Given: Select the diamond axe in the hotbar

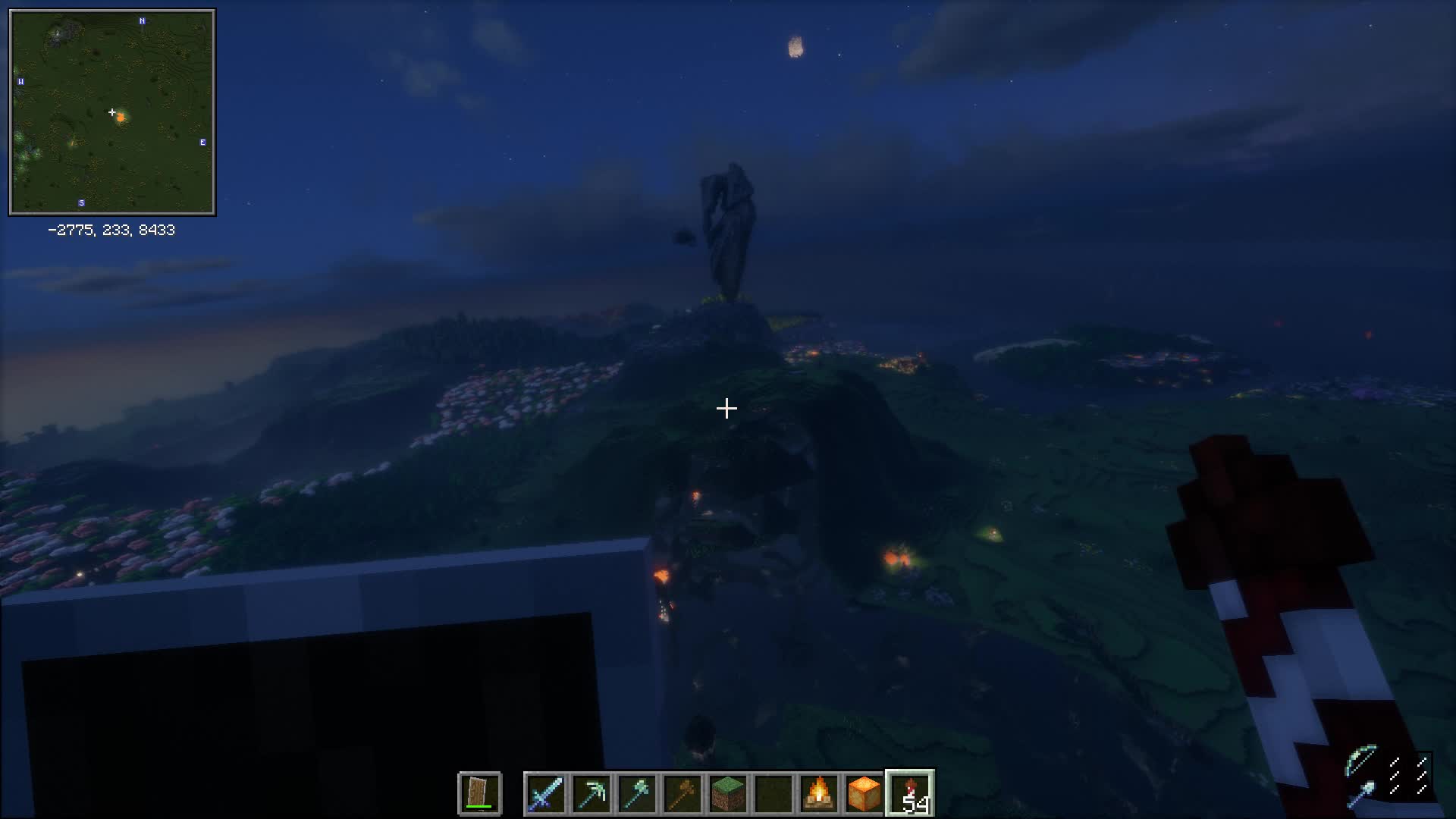Looking at the screenshot, I should [636, 793].
